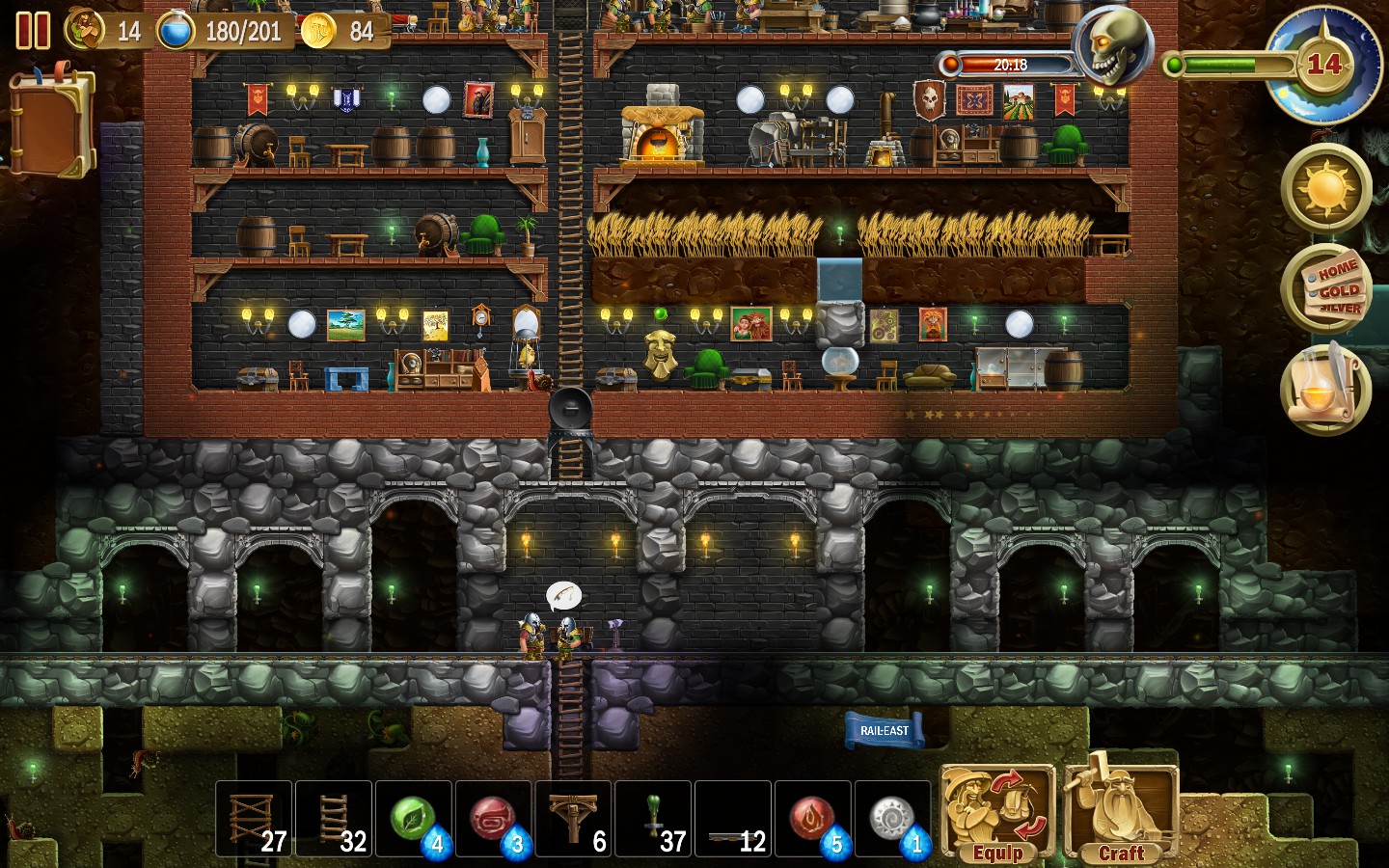Screen dimensions: 1389x868
Task: Select the red potion quick slot
Action: (494, 820)
